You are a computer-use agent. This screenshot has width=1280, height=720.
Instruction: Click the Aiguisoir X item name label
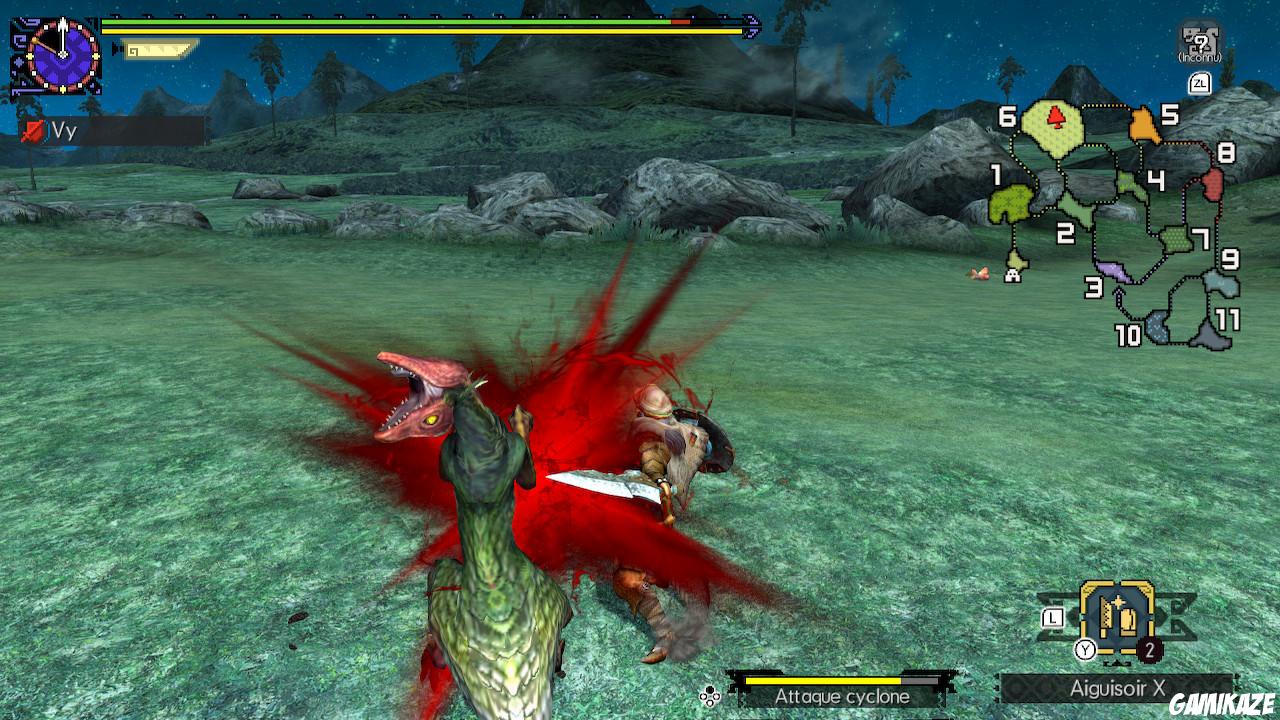pyautogui.click(x=1117, y=689)
